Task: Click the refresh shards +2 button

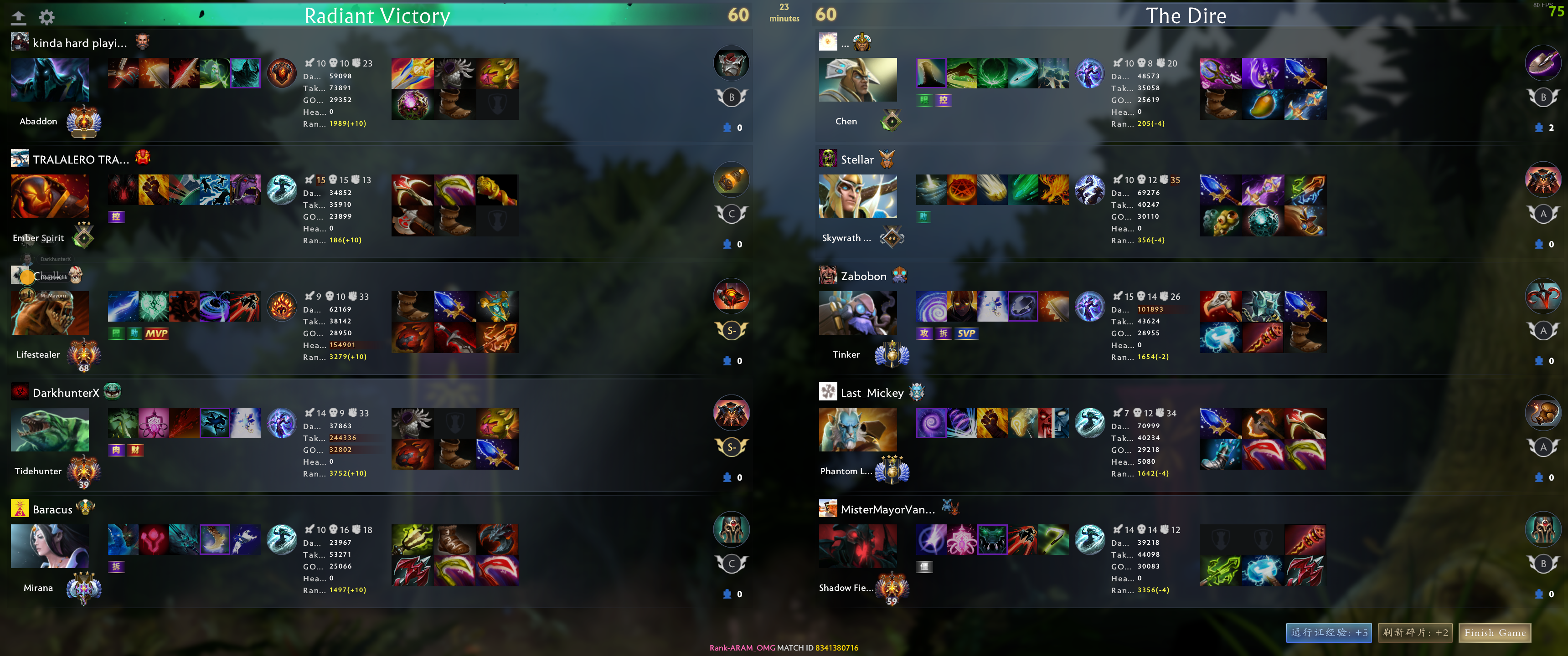Action: [1415, 633]
